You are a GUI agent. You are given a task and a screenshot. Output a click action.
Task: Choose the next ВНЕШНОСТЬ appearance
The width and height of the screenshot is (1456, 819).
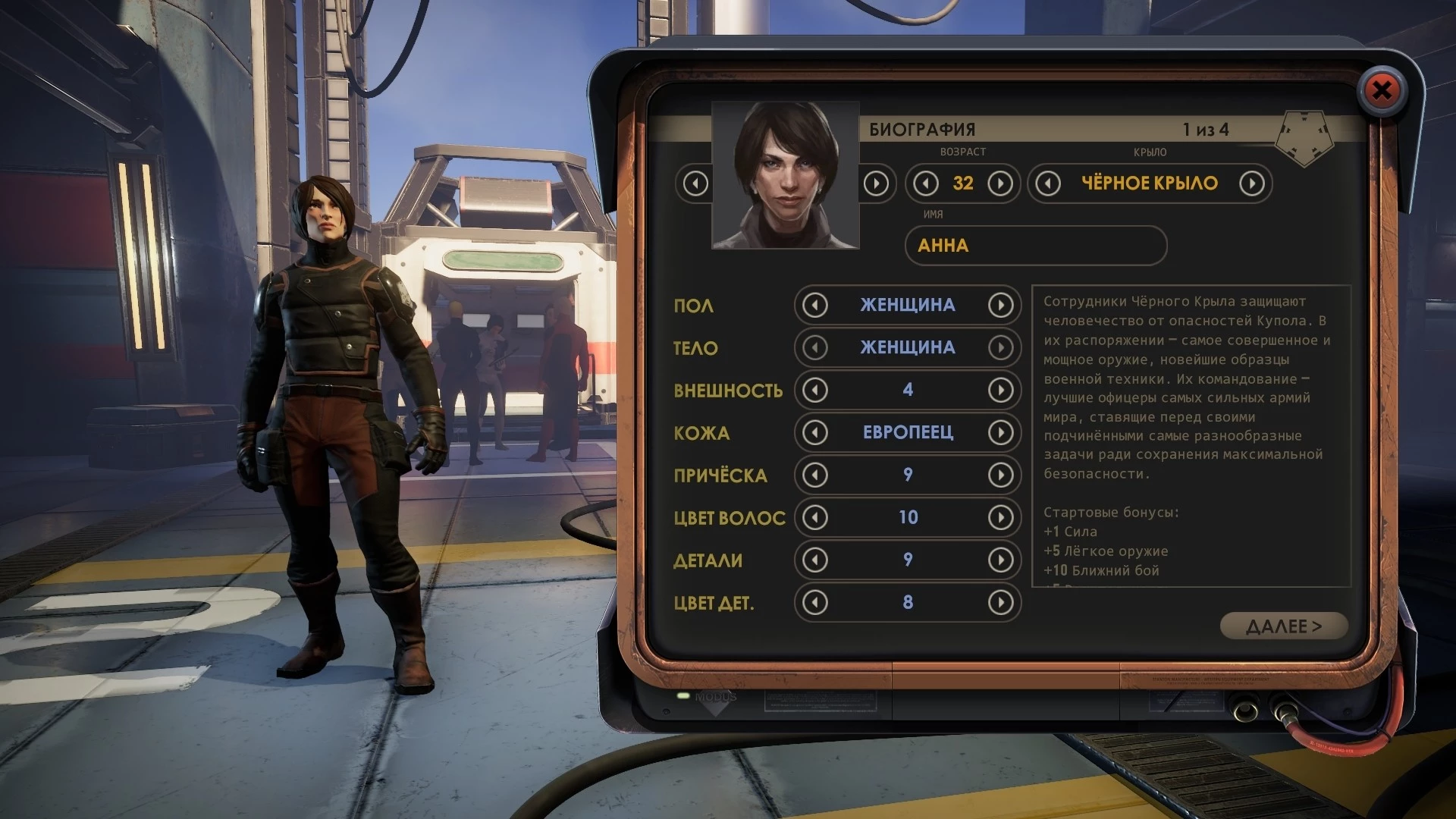pos(1000,391)
